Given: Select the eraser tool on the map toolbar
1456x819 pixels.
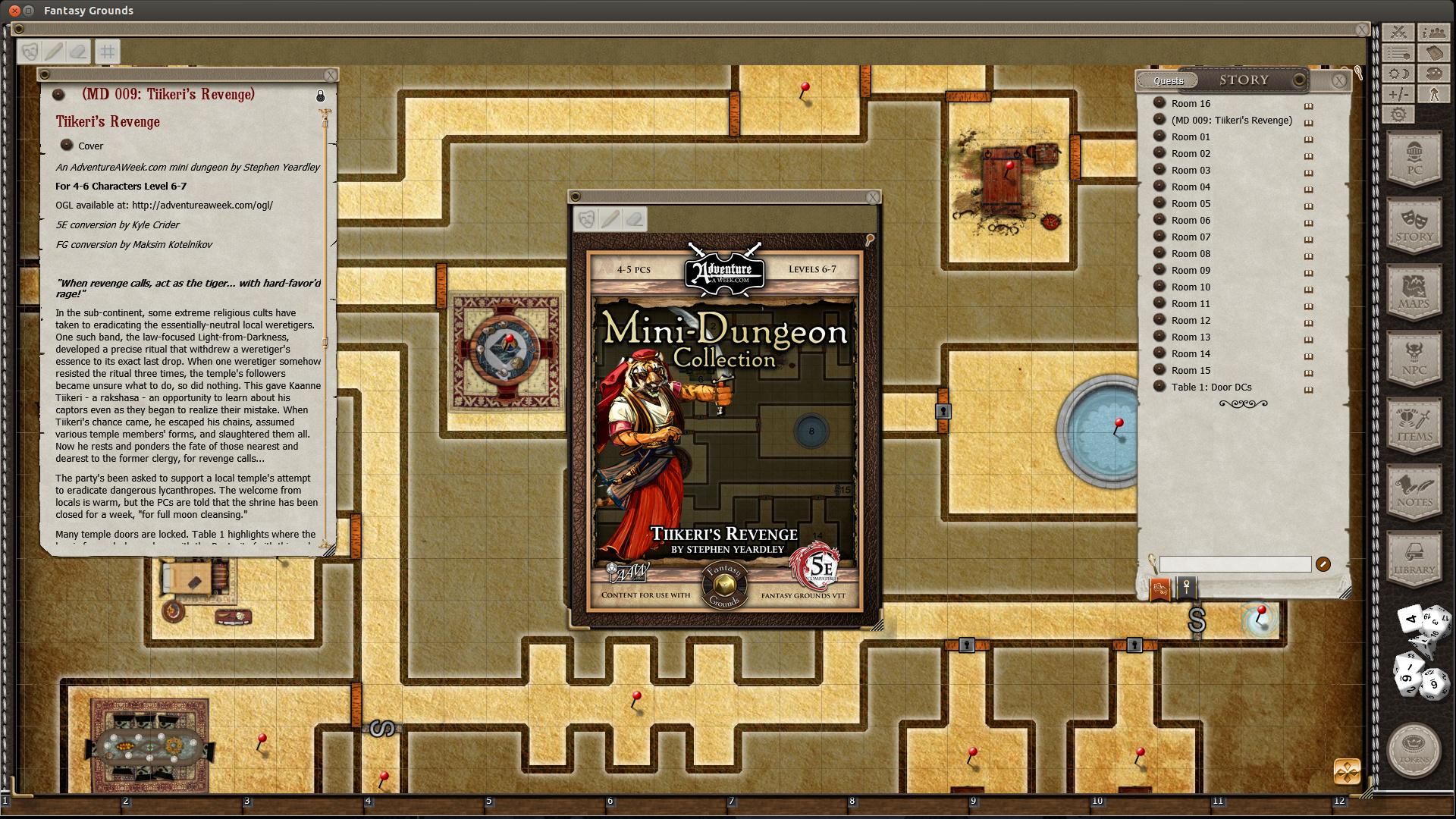Looking at the screenshot, I should pyautogui.click(x=79, y=51).
